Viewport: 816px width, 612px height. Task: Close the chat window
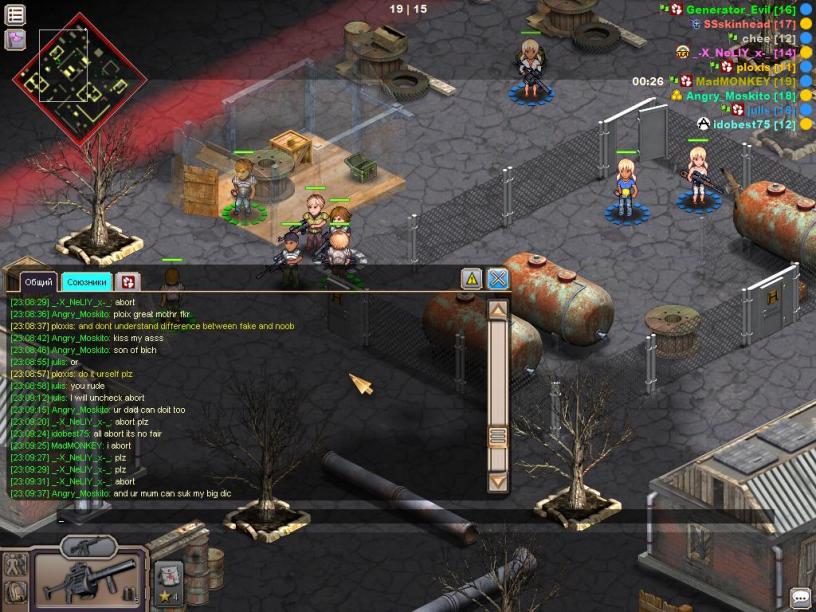pyautogui.click(x=498, y=279)
